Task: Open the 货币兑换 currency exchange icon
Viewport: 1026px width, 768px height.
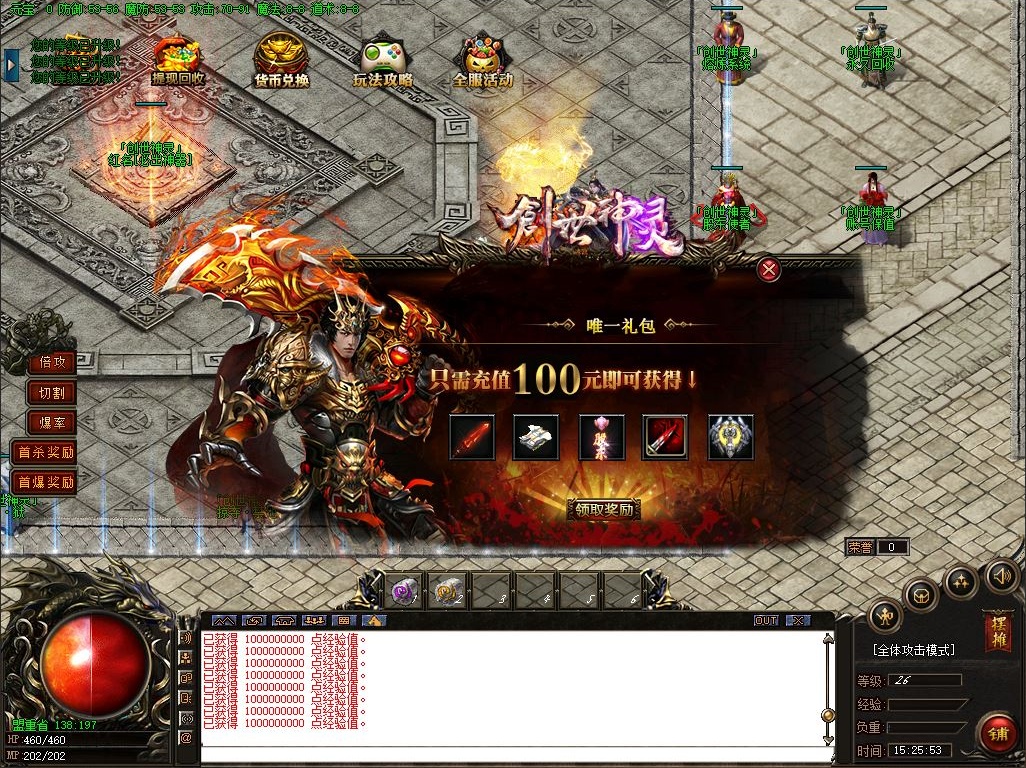Action: (x=281, y=62)
